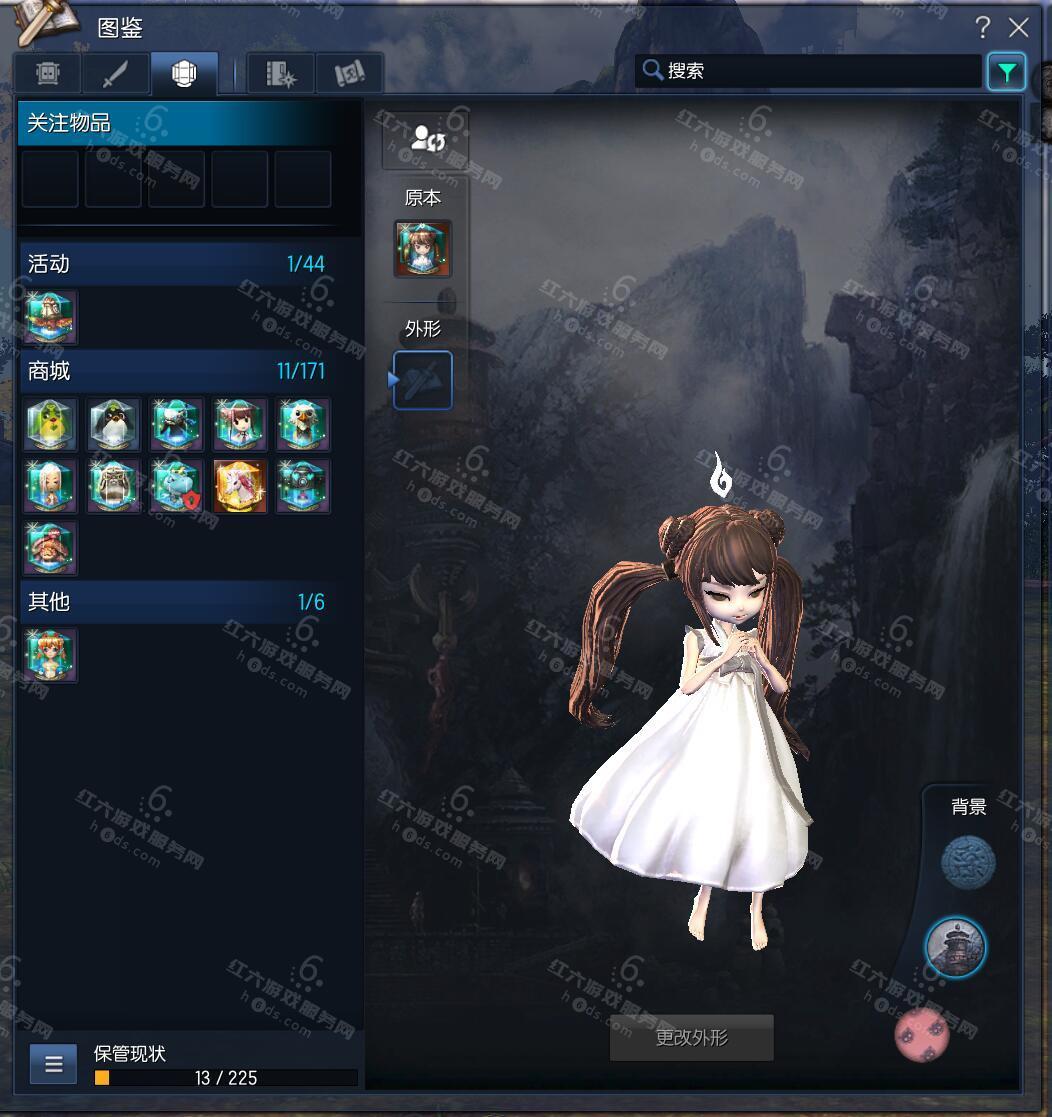
Task: Open help with the question mark button
Action: [983, 28]
